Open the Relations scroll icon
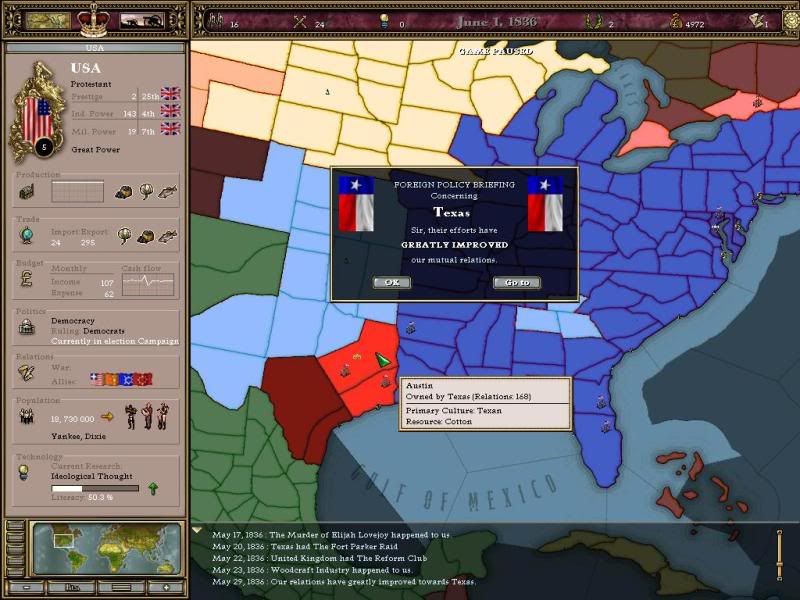Screen dimensions: 800x600 (27, 372)
